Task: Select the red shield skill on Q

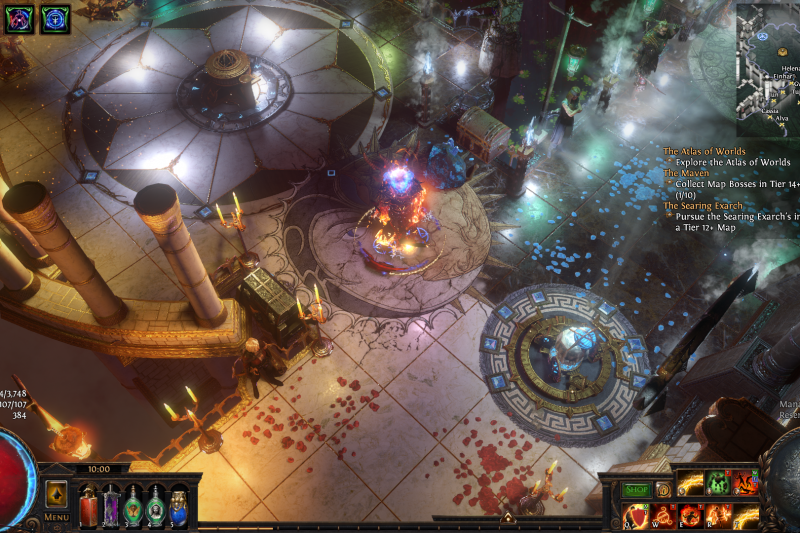Action: point(635,516)
